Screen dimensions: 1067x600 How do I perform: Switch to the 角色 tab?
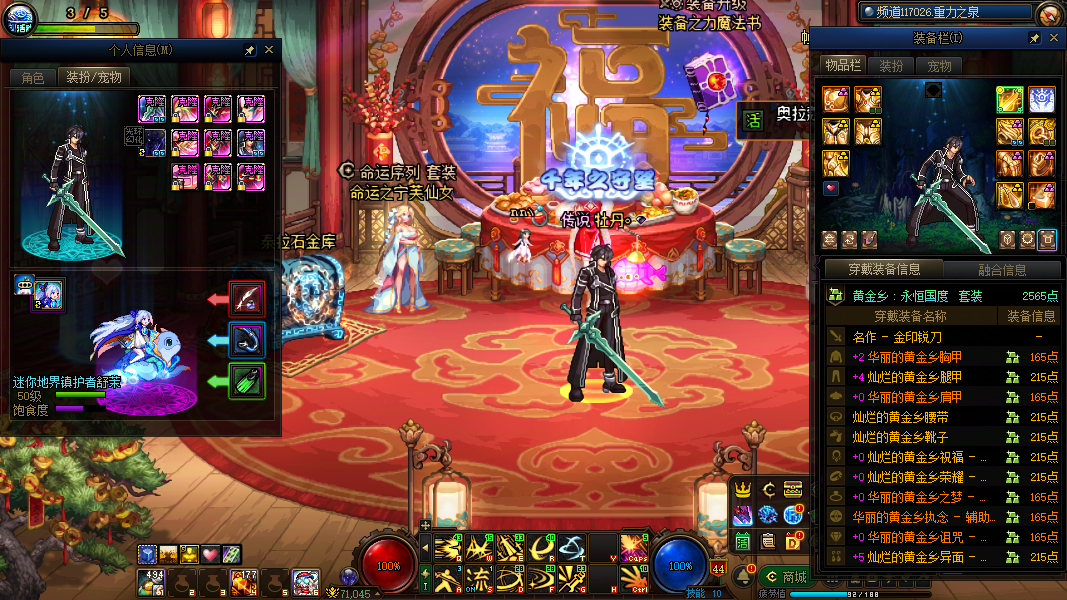tap(33, 77)
